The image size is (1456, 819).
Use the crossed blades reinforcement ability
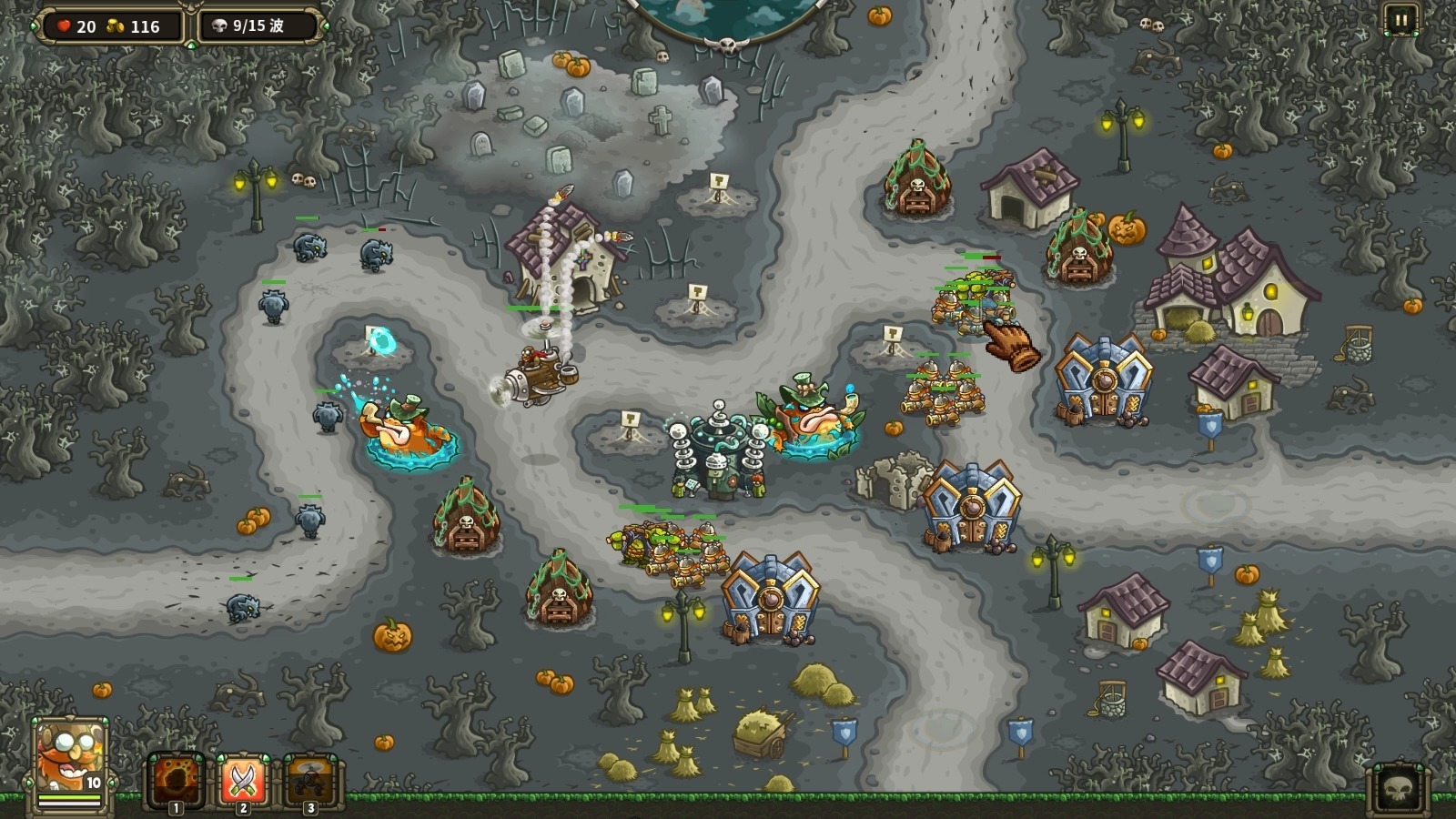coord(243,780)
